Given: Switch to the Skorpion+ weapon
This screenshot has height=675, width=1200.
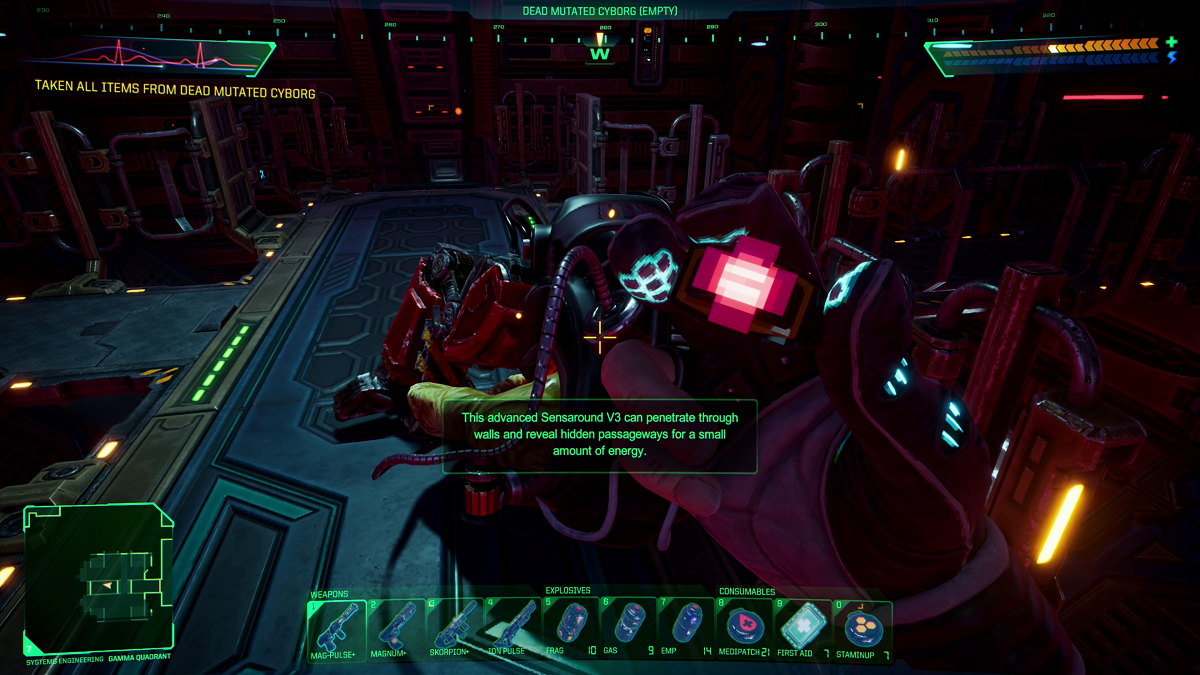Looking at the screenshot, I should pos(455,629).
